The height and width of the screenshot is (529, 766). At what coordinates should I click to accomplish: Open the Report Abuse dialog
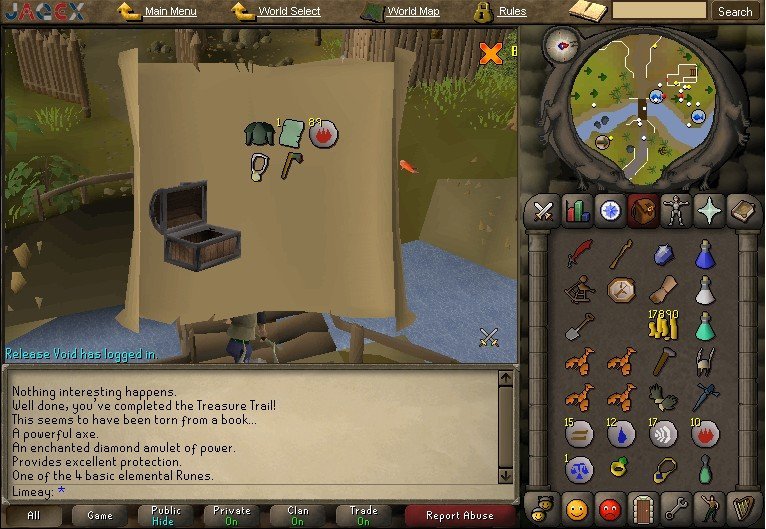coord(461,515)
